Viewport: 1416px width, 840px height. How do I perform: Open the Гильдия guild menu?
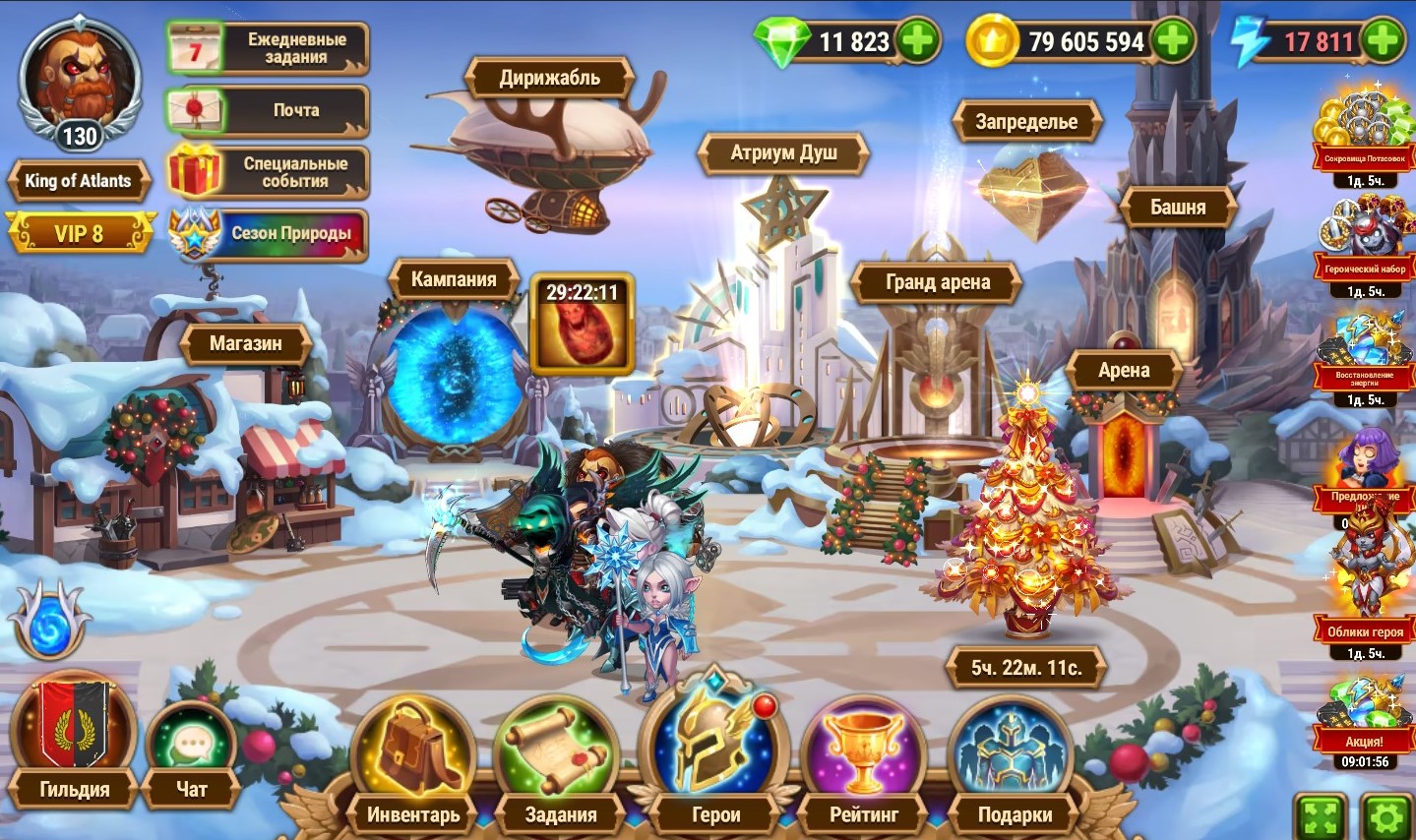pyautogui.click(x=74, y=738)
